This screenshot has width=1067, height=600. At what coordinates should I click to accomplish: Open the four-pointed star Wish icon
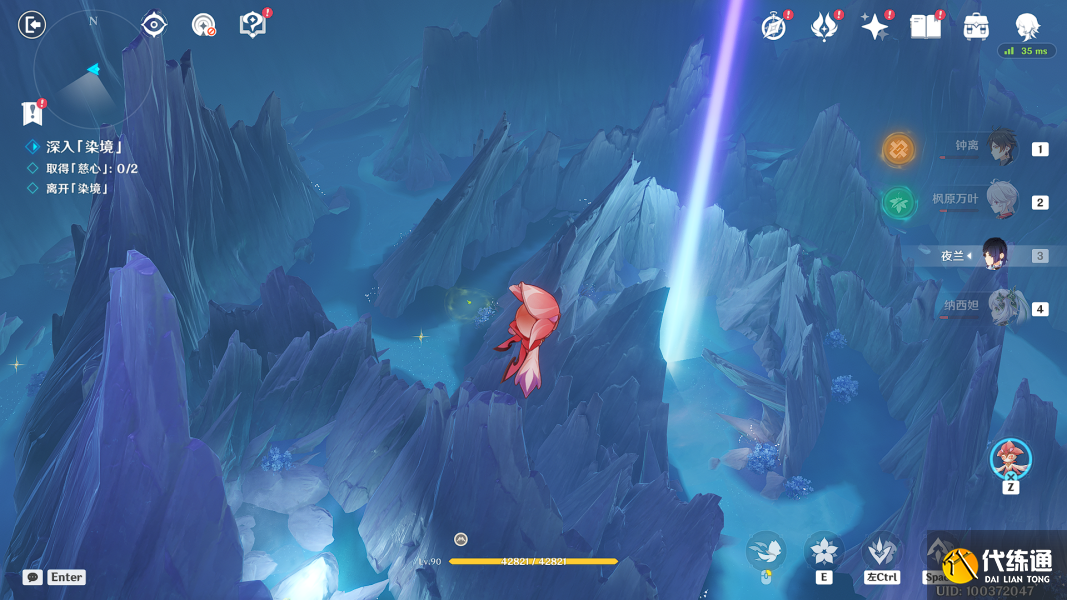tap(875, 27)
